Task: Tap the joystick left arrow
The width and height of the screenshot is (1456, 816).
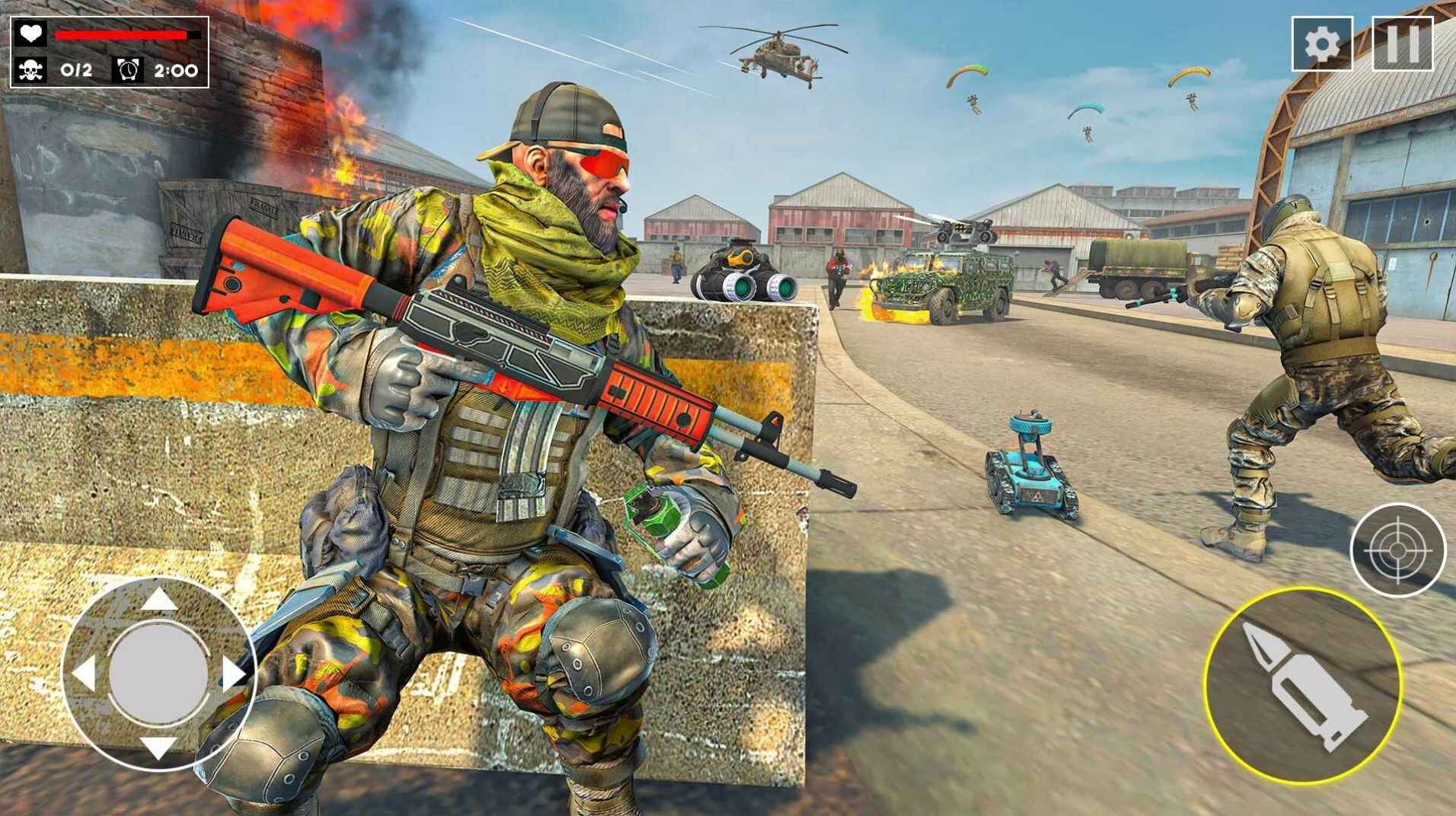Action: pos(84,674)
